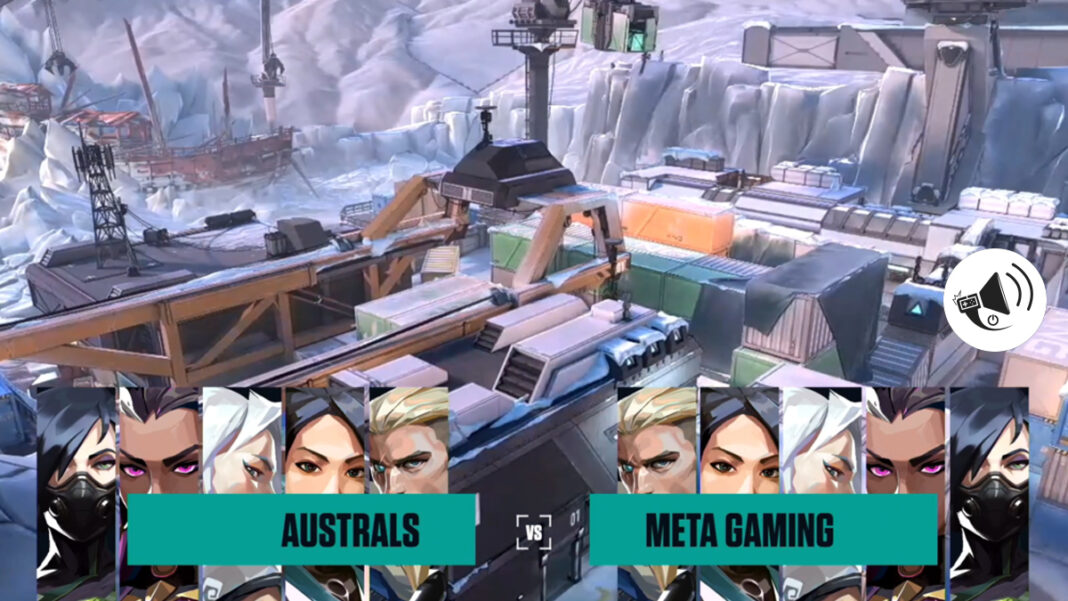Screen dimensions: 1068x601
Task: Select the META GAMING team banner
Action: click(x=763, y=529)
